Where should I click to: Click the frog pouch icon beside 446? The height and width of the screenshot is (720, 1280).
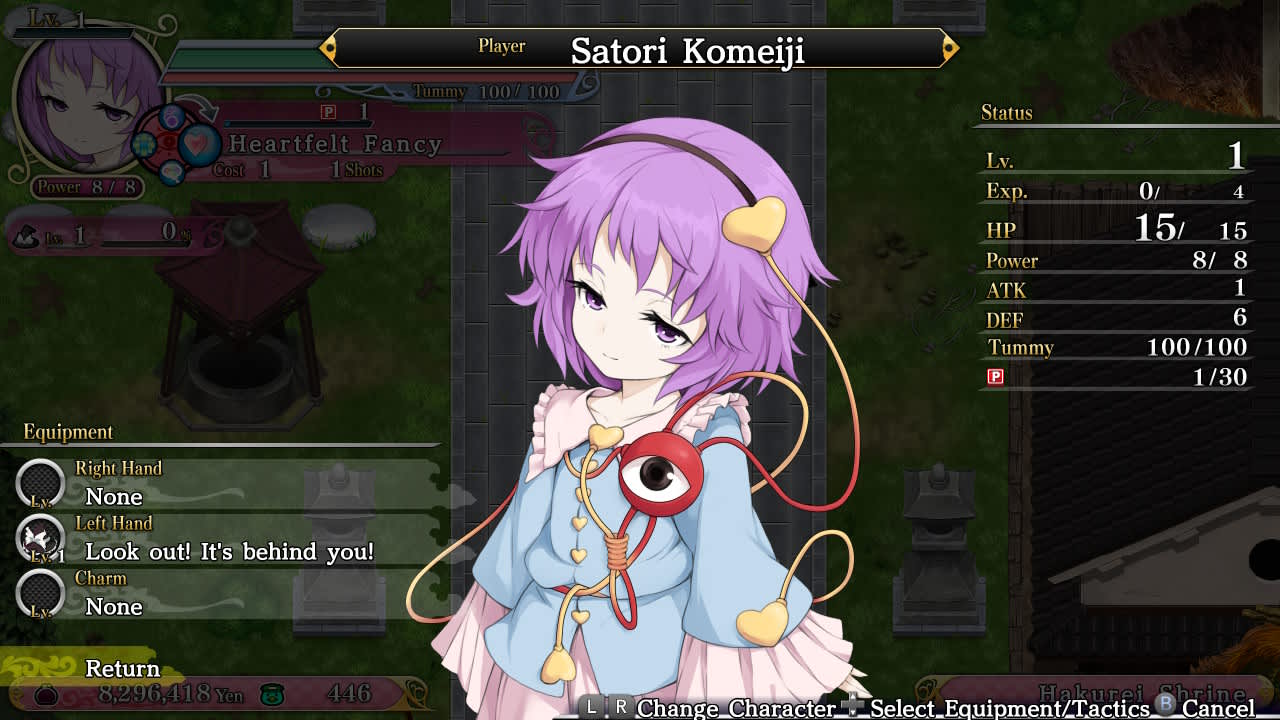(272, 694)
